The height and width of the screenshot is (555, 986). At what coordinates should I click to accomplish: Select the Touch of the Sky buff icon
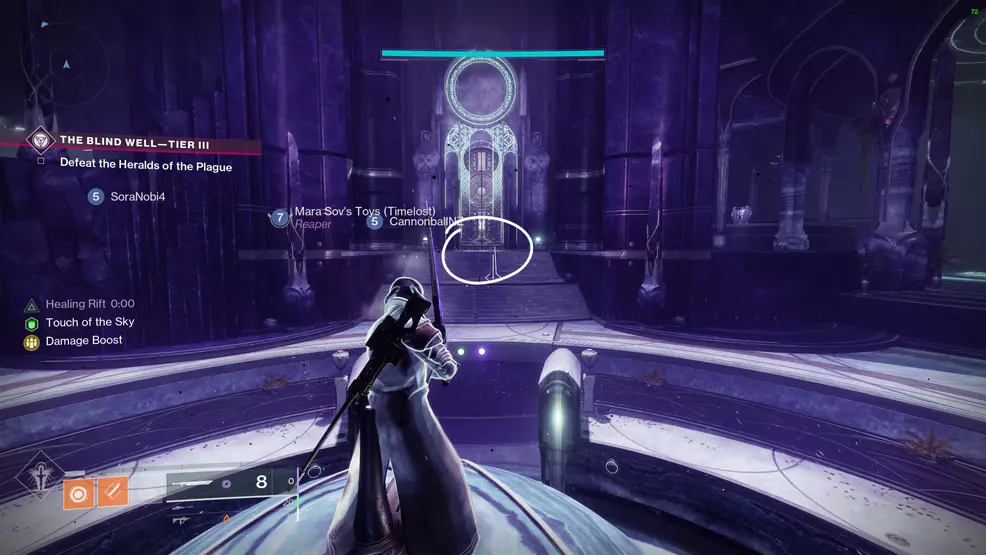click(32, 323)
